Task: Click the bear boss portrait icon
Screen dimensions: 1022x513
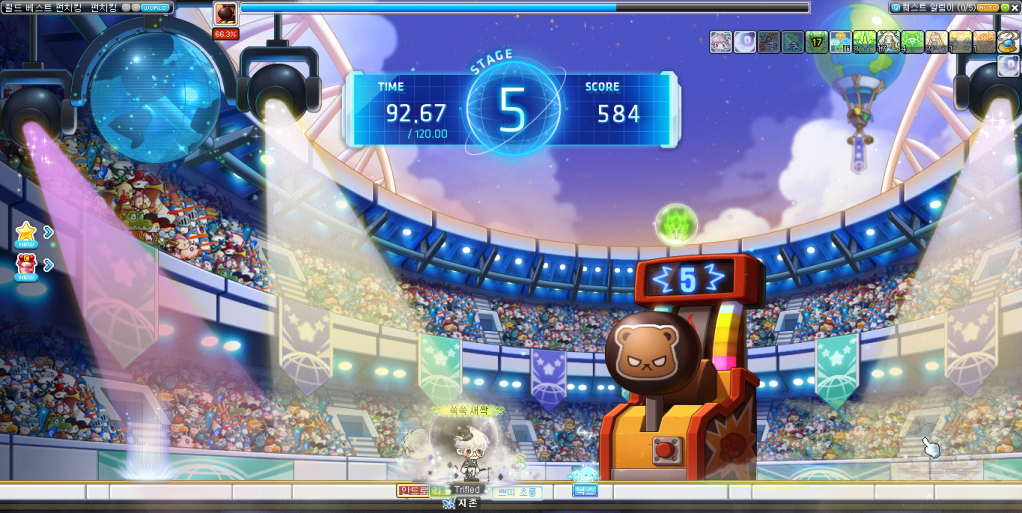Action: pos(226,14)
